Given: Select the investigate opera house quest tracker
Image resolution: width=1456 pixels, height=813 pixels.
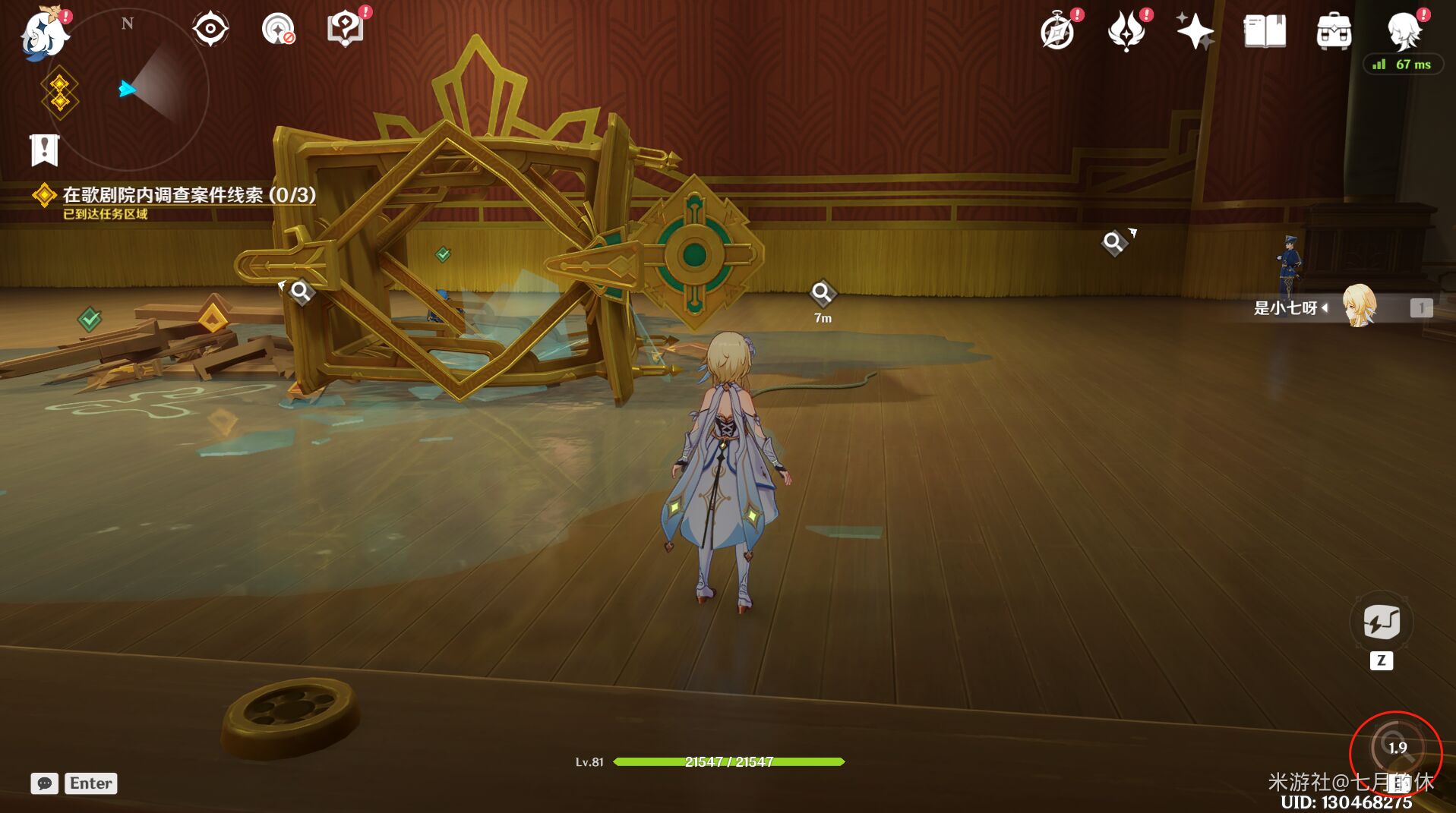Looking at the screenshot, I should pyautogui.click(x=188, y=195).
